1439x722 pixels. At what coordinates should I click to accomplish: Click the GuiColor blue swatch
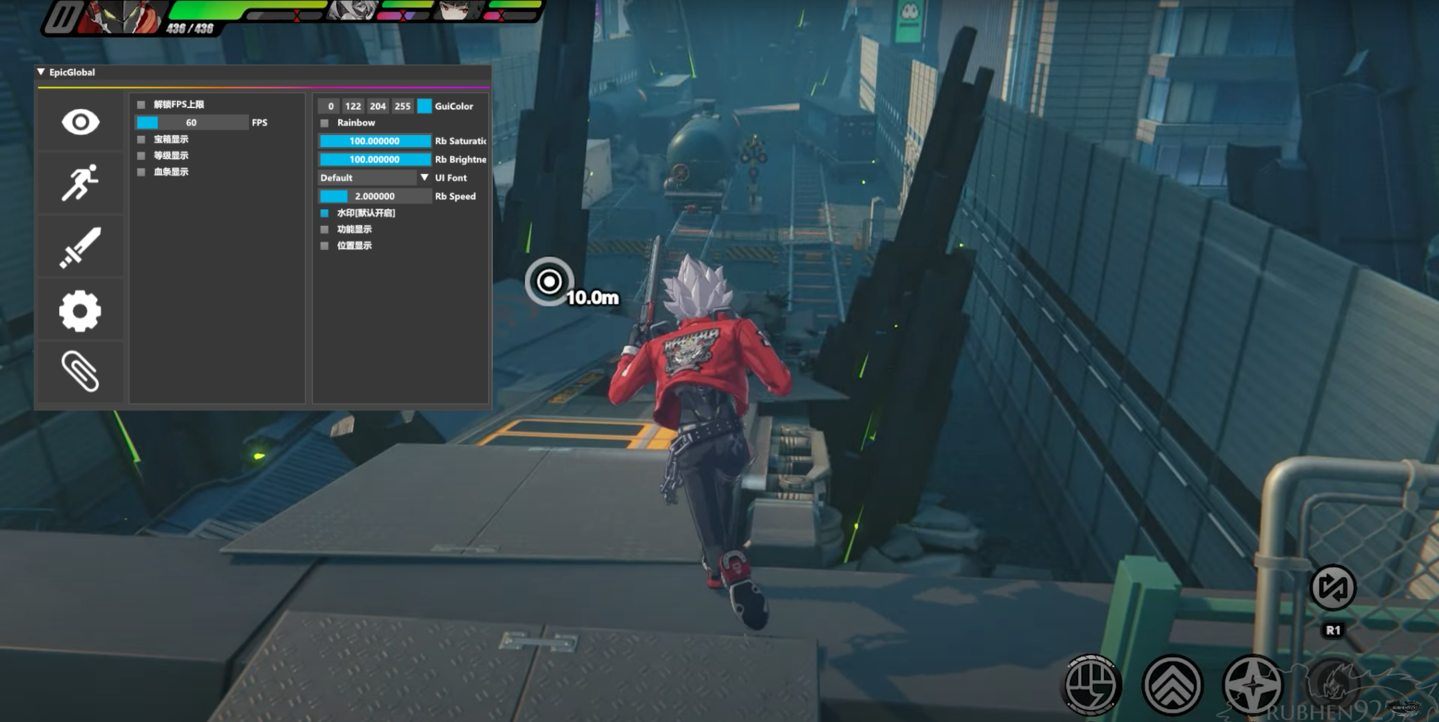(x=424, y=106)
